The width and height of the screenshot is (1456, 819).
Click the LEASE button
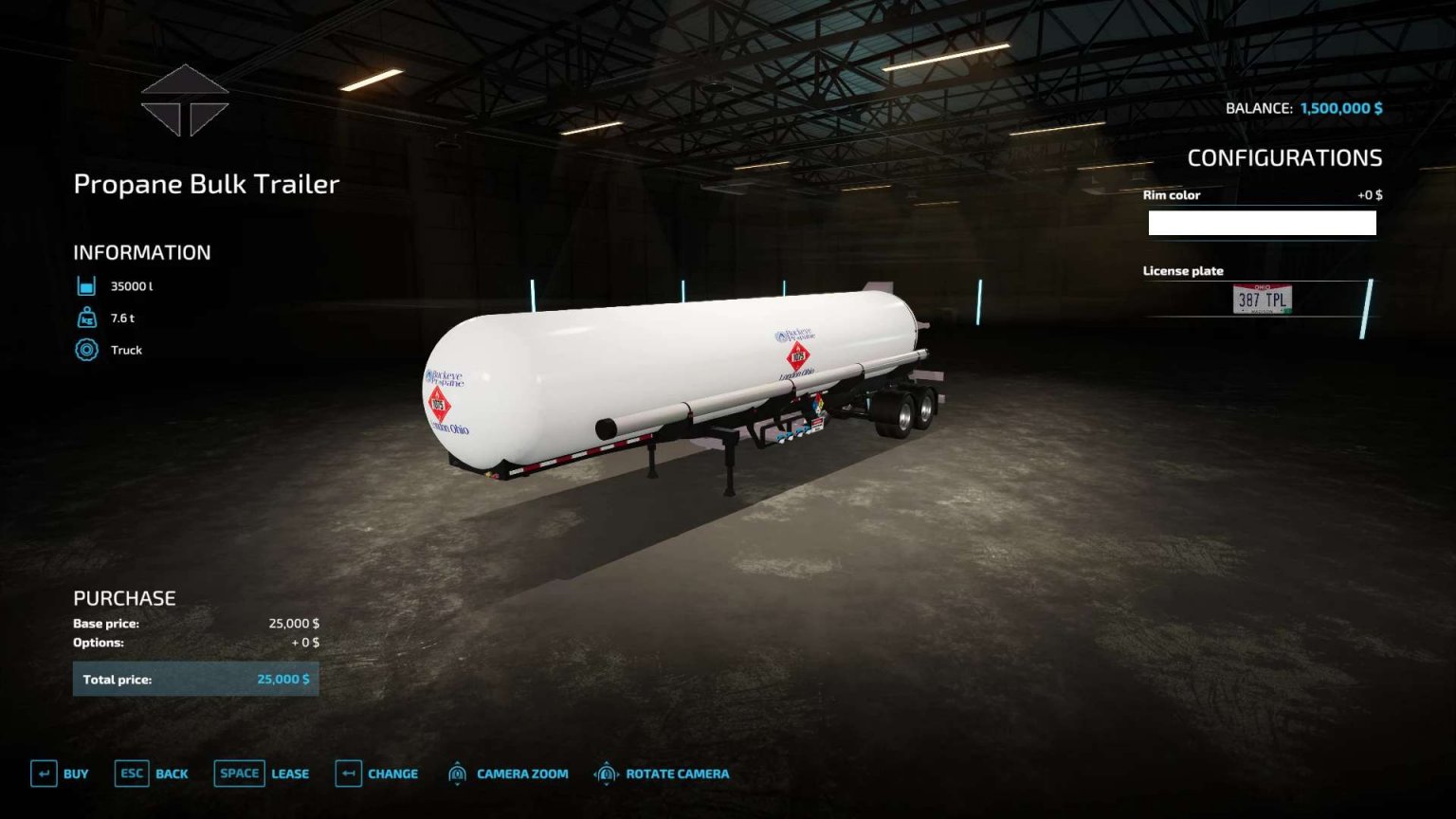289,774
